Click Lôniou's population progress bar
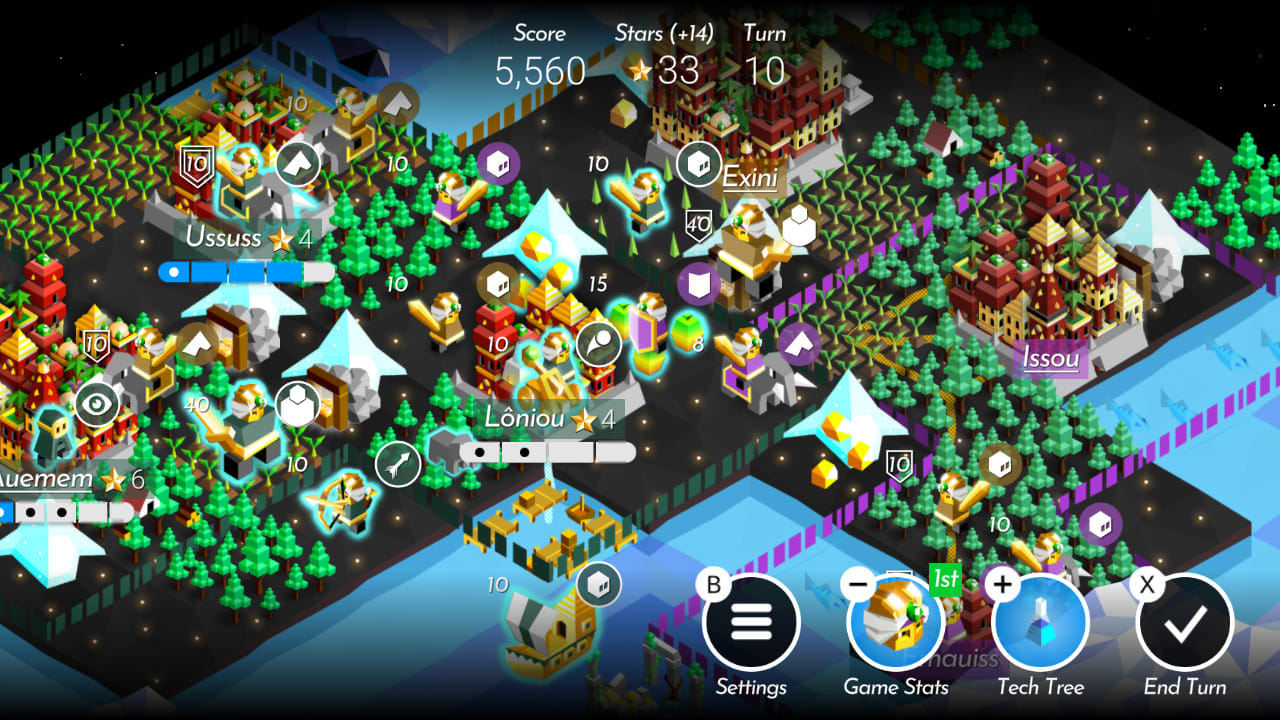 click(546, 452)
